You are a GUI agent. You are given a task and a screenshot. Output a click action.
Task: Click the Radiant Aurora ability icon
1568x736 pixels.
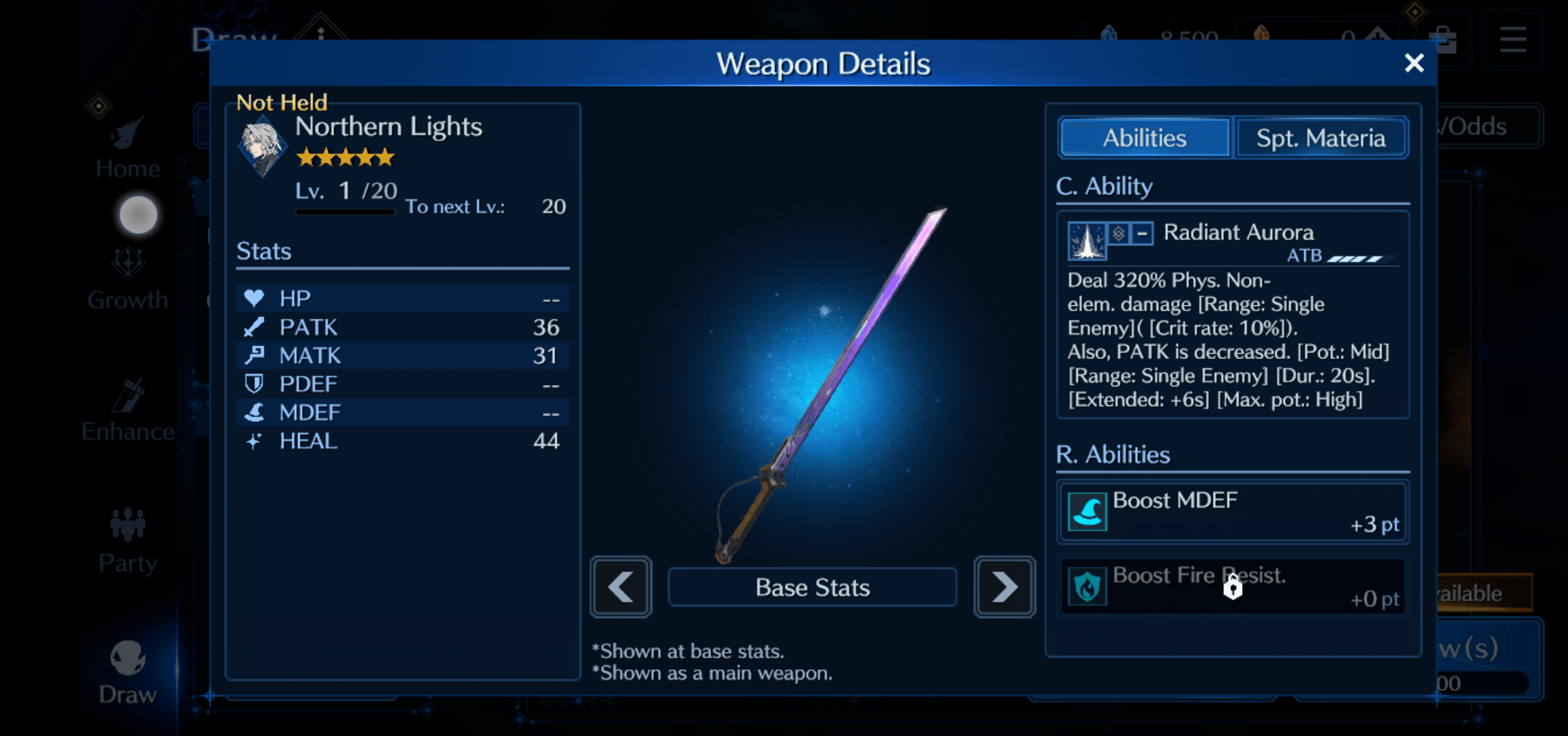tap(1088, 241)
